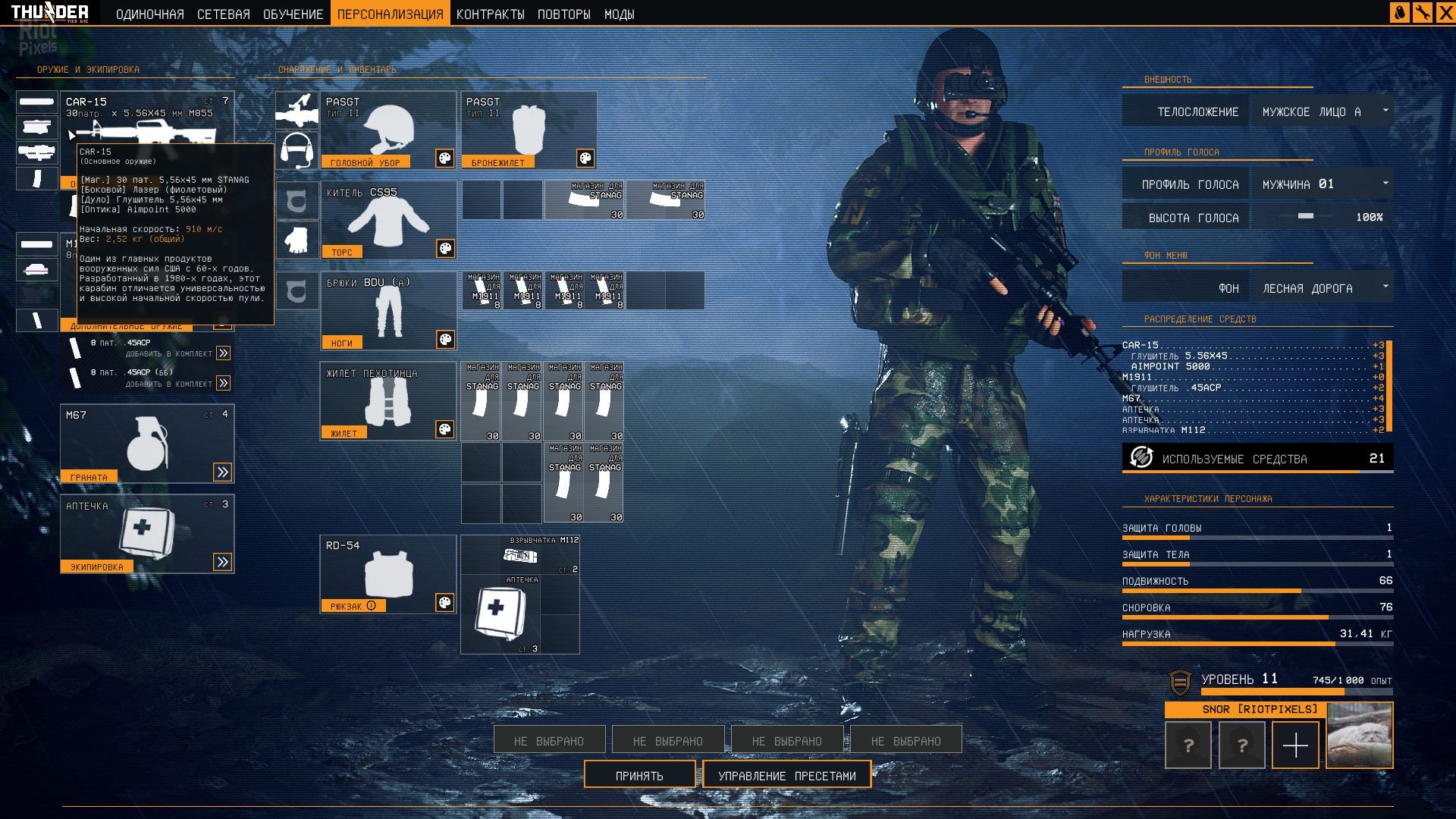Open the Мужское лицо A dropdown

[1323, 111]
